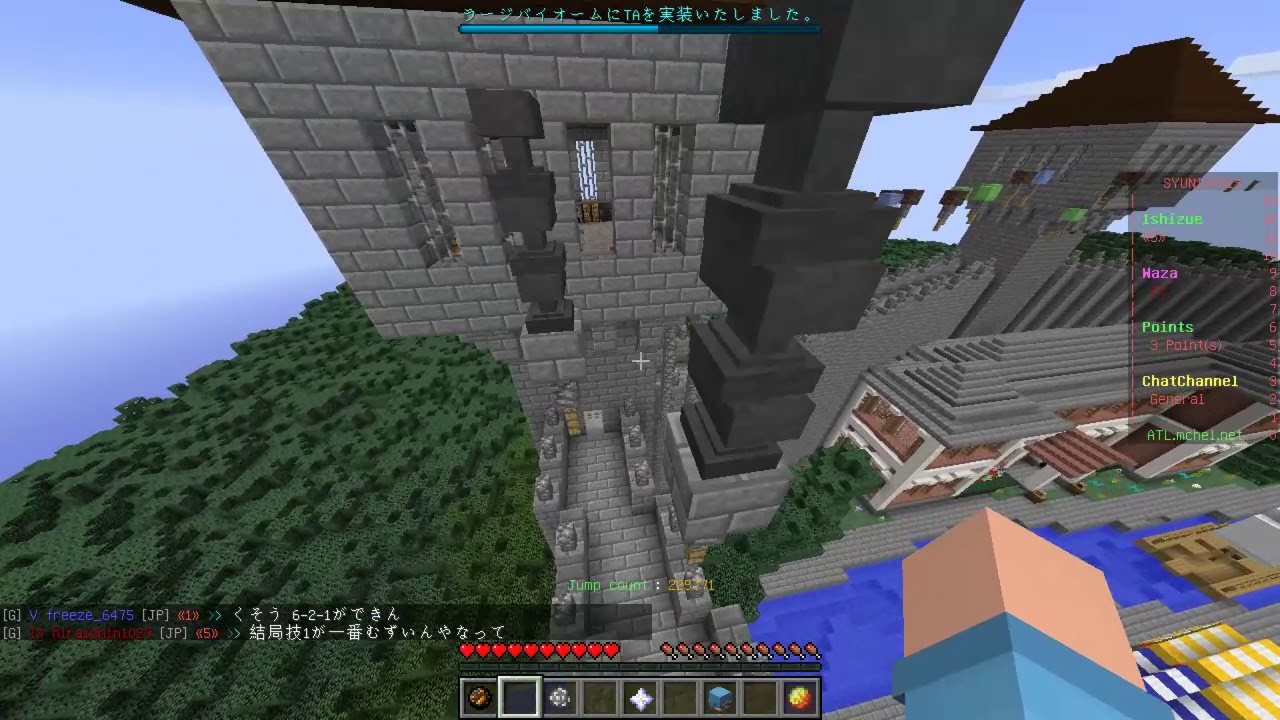Click the drumstick hunger icon farthest right
The width and height of the screenshot is (1280, 720).
coord(812,650)
